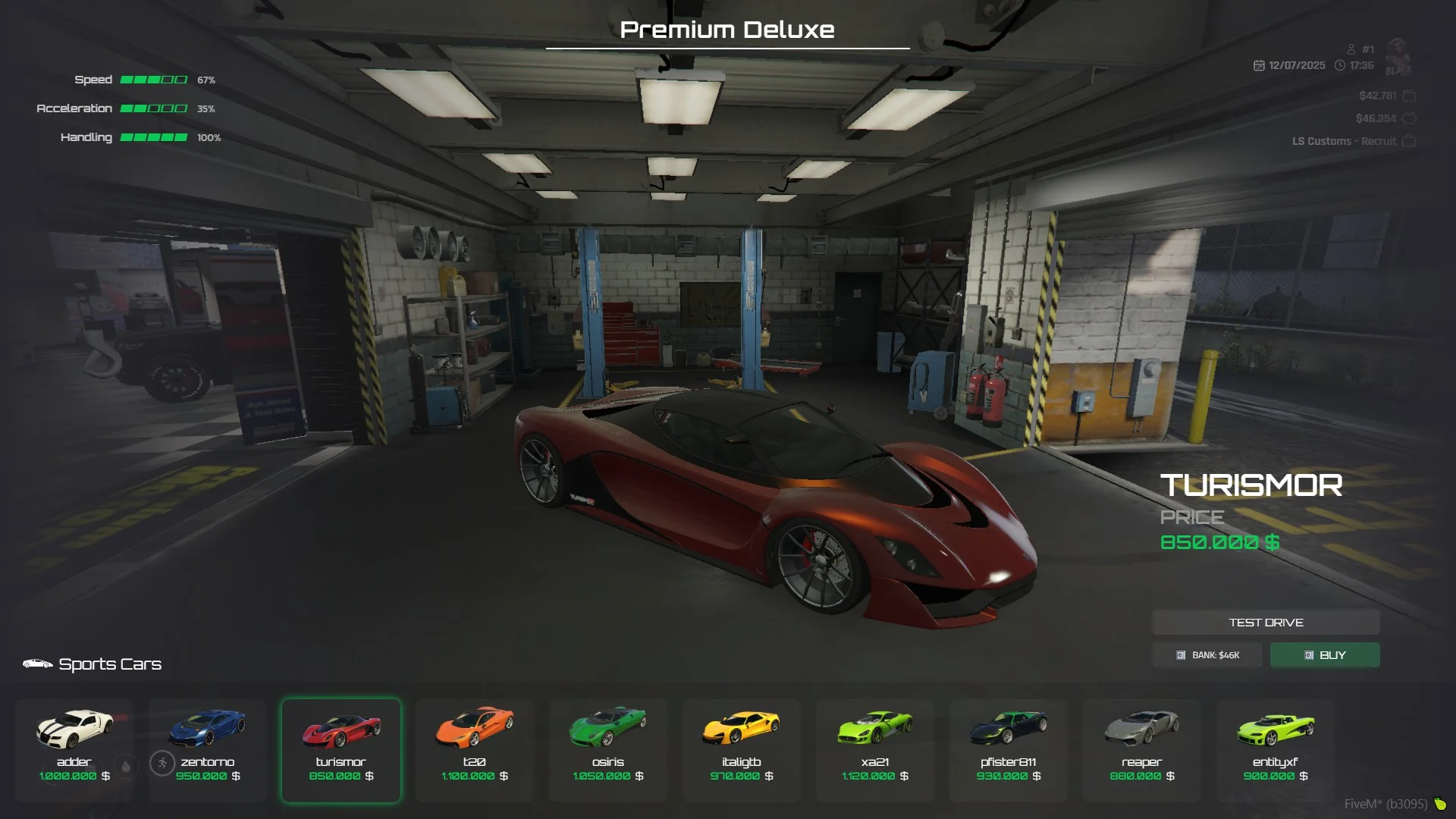
Task: Select the grey reaper car card
Action: point(1142,749)
